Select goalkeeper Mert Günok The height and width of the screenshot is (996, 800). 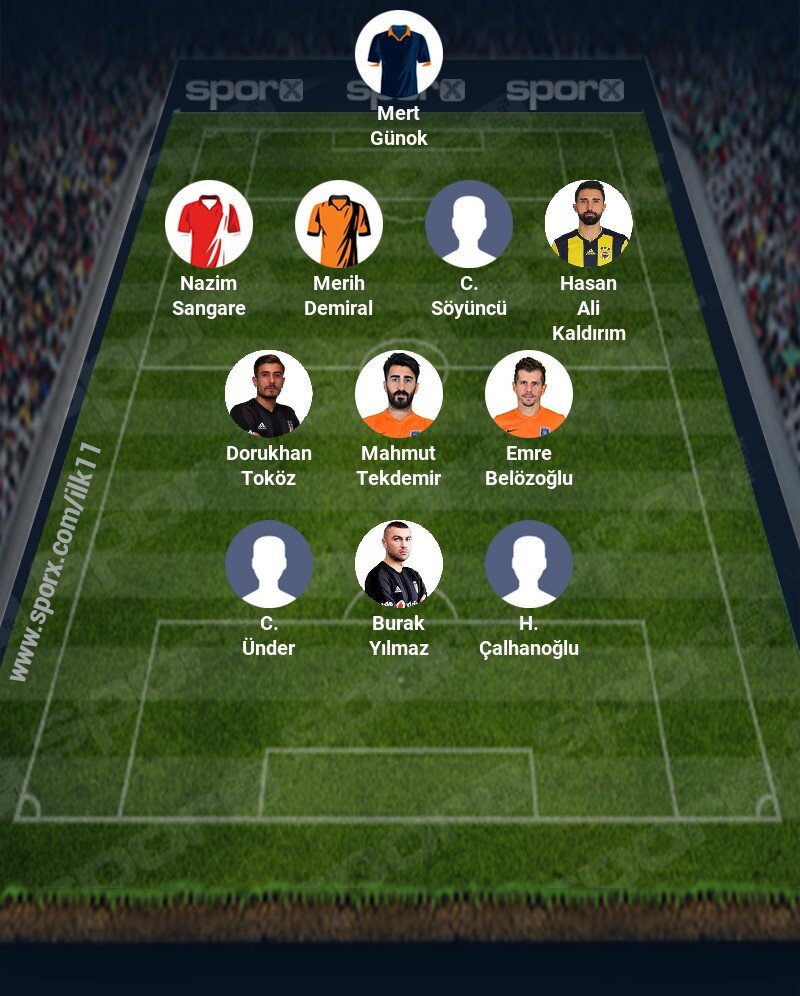(399, 54)
